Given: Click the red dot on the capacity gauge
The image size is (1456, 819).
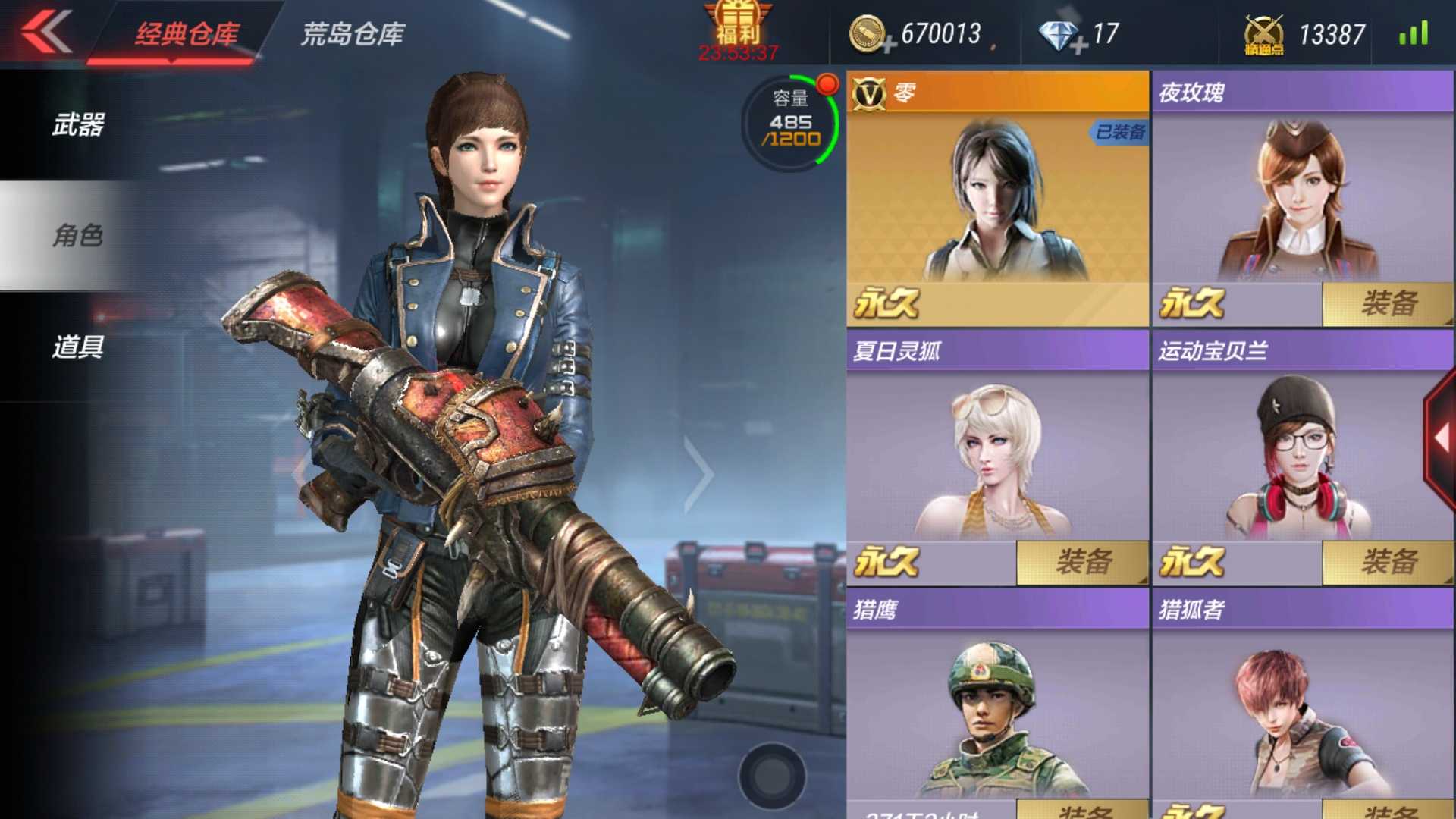Looking at the screenshot, I should [828, 82].
